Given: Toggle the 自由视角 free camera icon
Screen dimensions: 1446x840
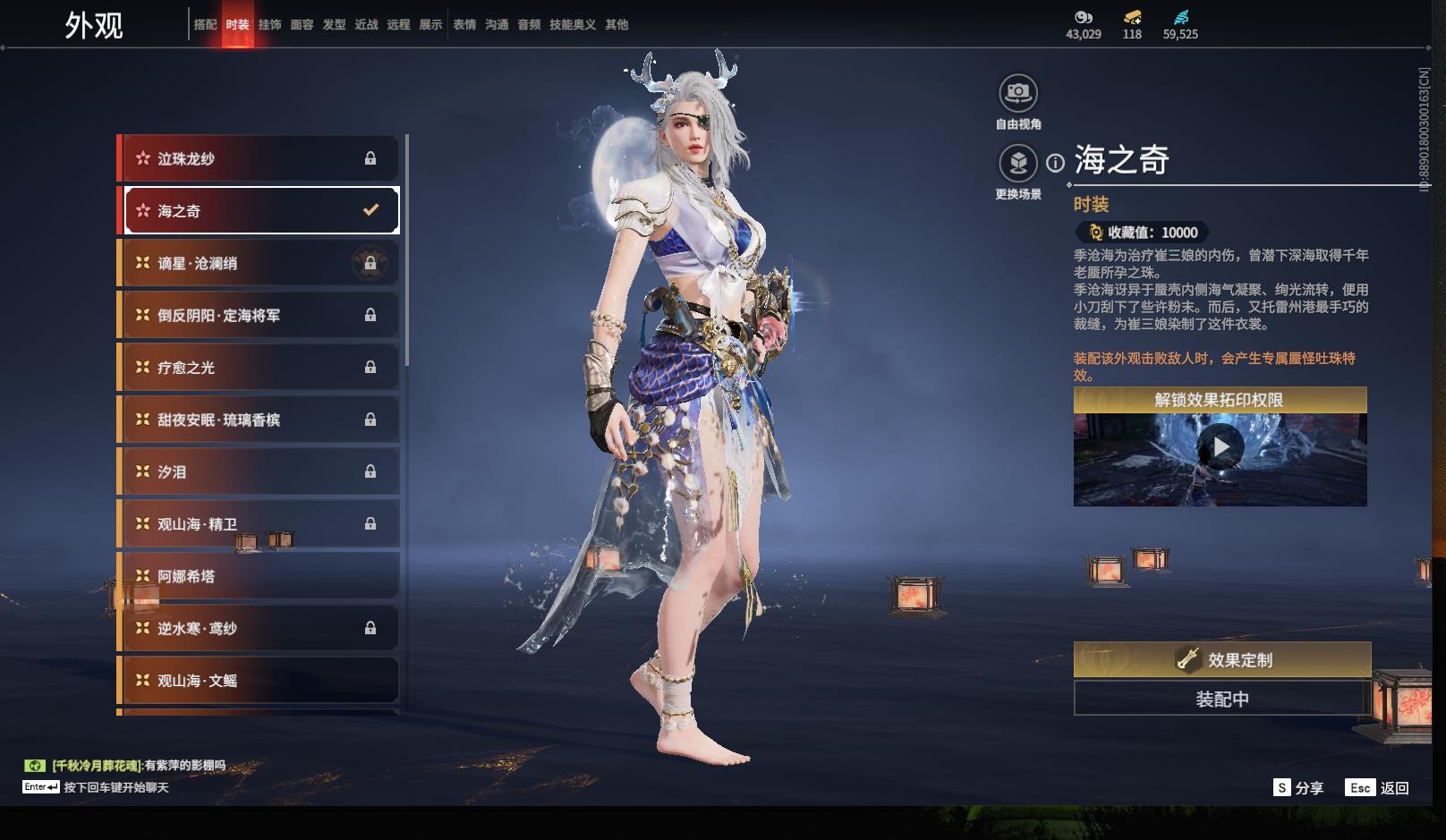Looking at the screenshot, I should 1018,93.
